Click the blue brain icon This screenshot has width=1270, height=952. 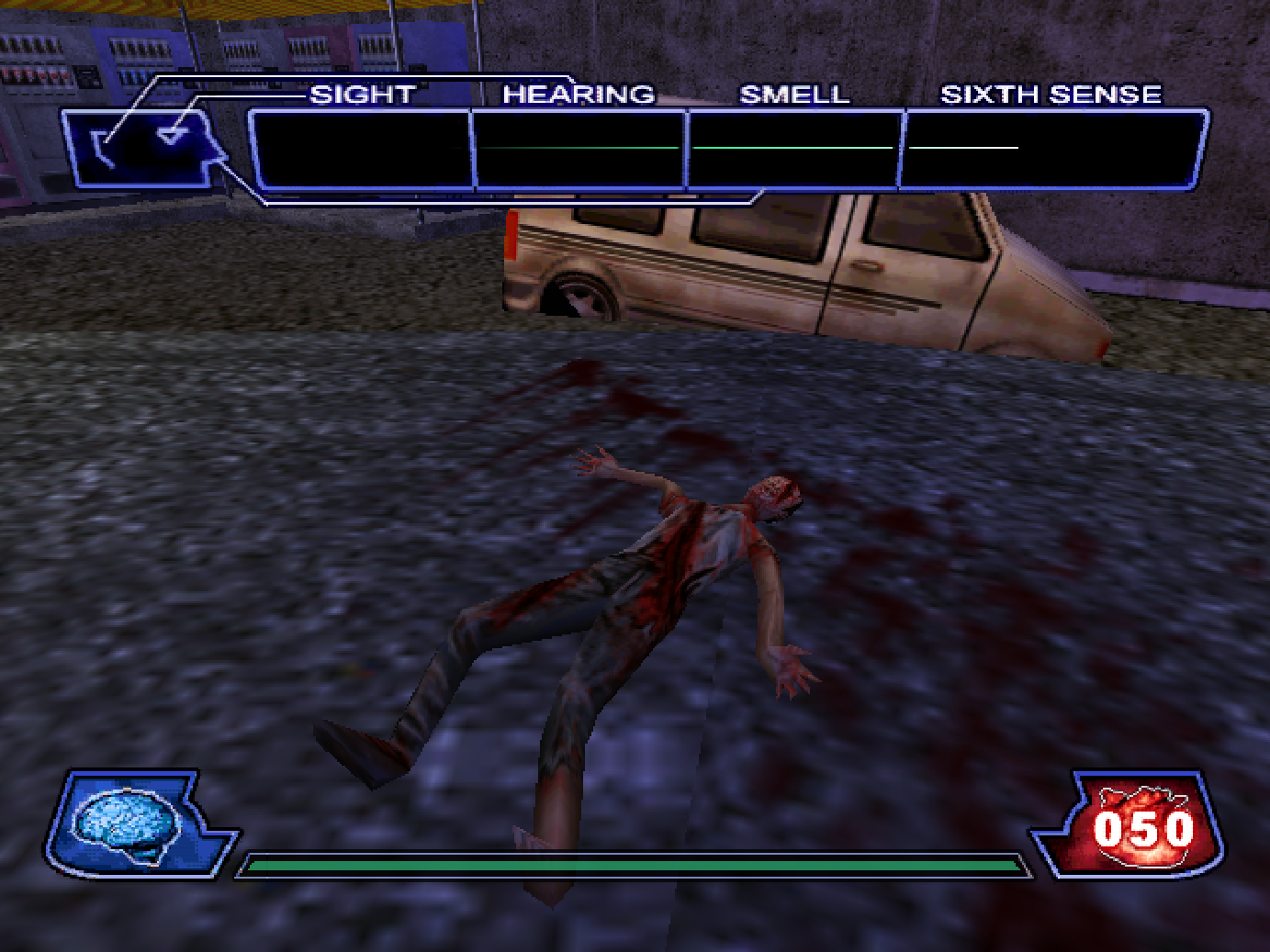[127, 822]
